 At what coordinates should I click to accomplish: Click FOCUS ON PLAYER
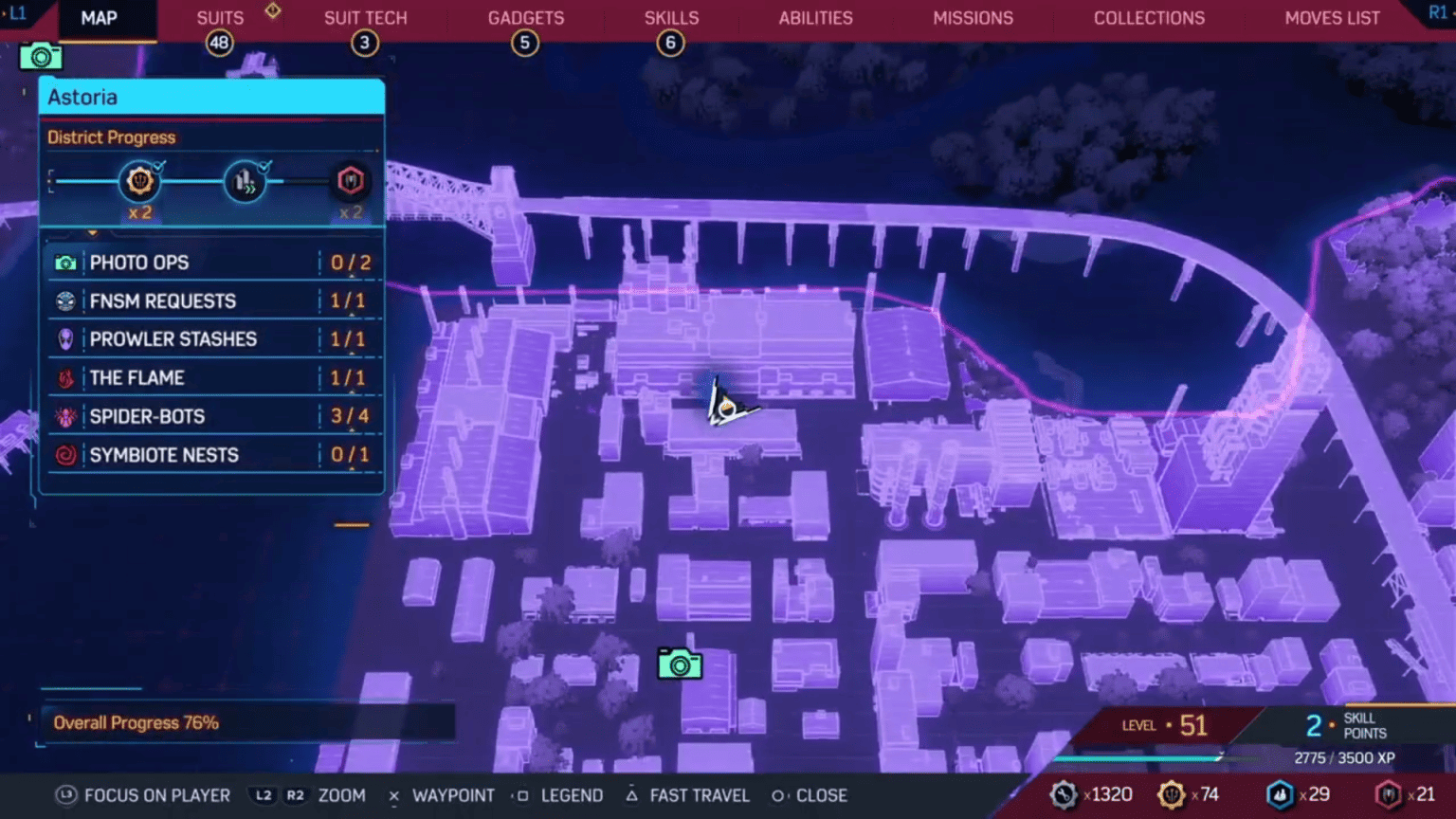pos(156,795)
